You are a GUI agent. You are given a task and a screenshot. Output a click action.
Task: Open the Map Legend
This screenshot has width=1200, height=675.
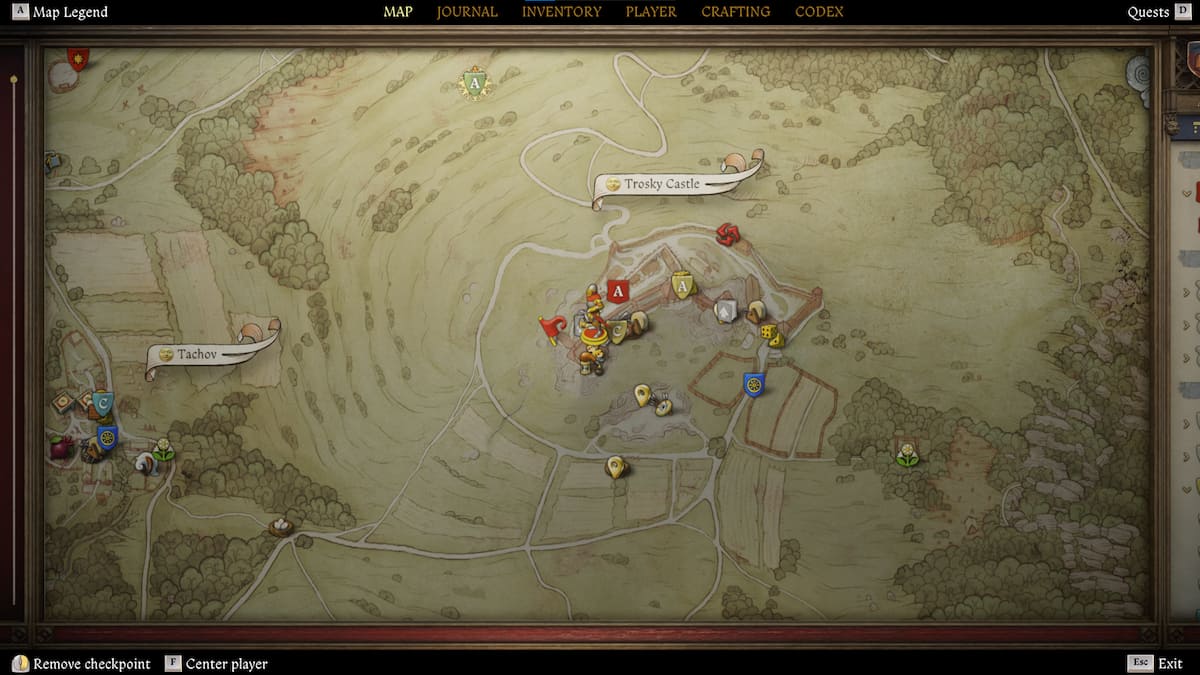point(61,12)
